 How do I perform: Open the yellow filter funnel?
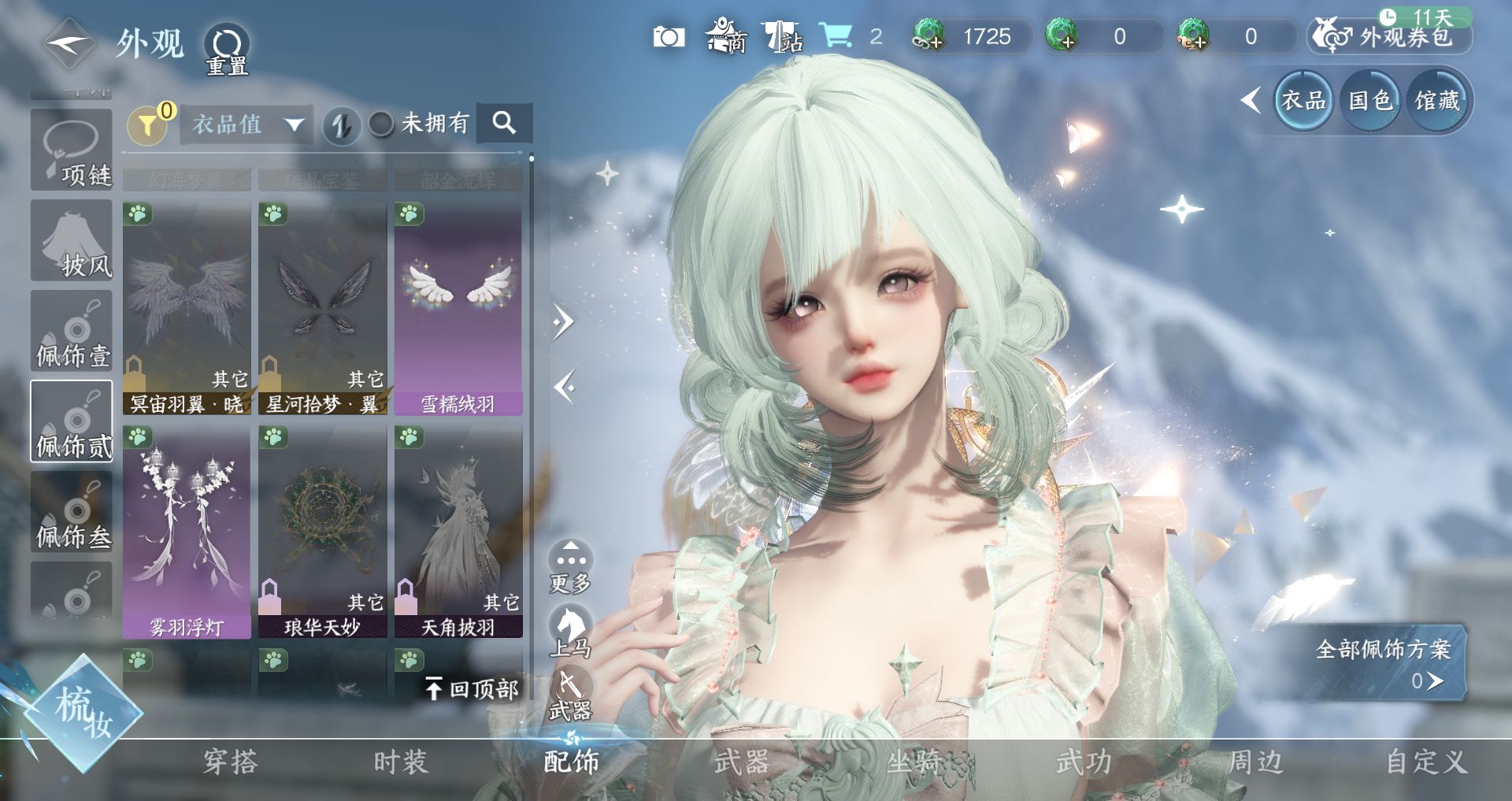(x=146, y=124)
